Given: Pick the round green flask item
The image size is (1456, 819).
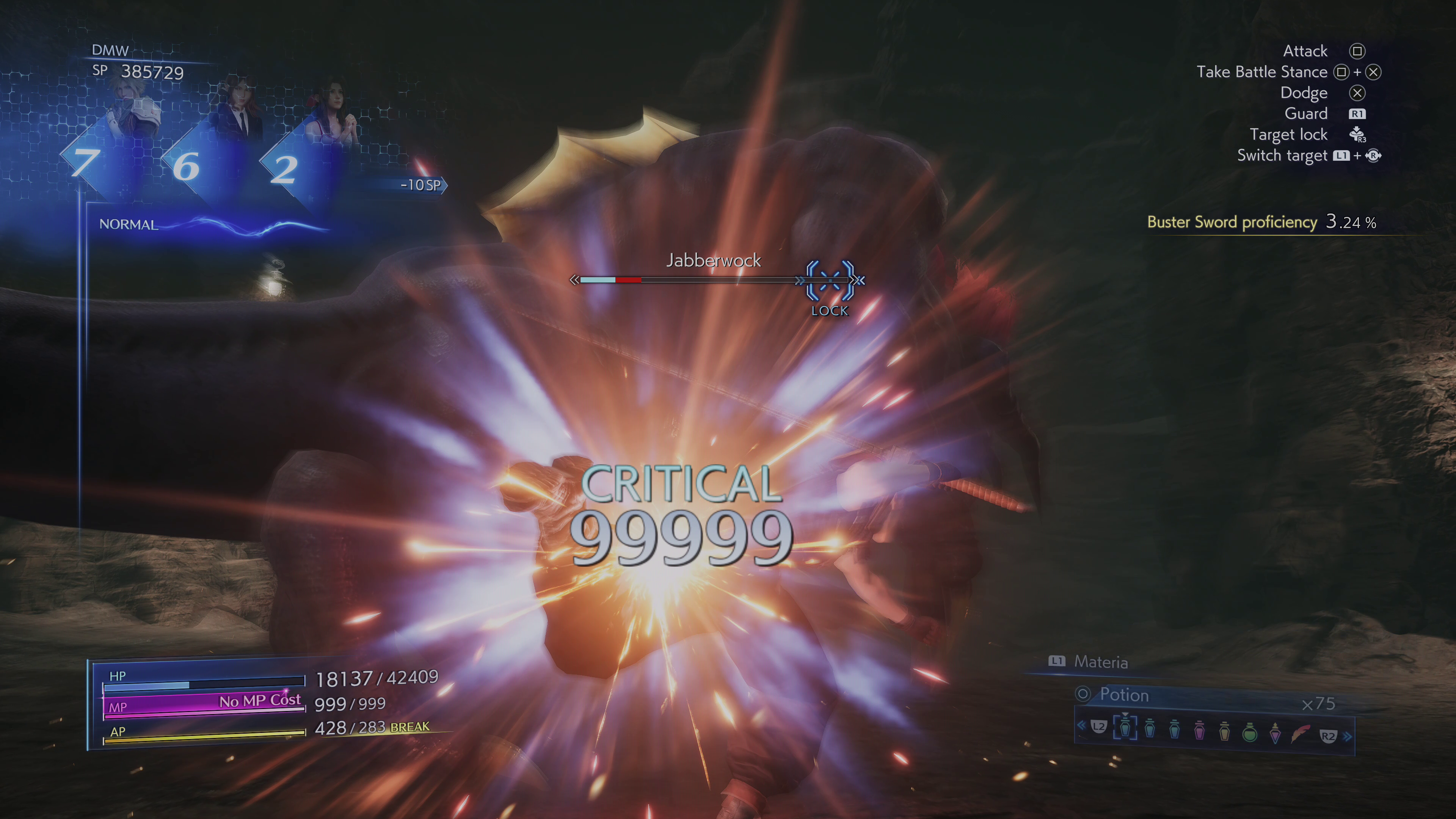Looking at the screenshot, I should pyautogui.click(x=1250, y=732).
